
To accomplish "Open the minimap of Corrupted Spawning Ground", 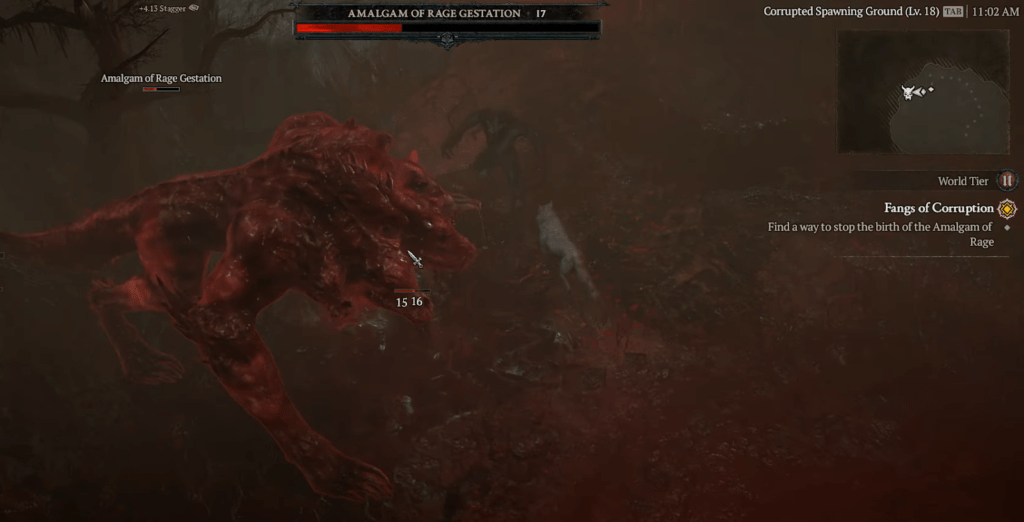I will tap(922, 92).
